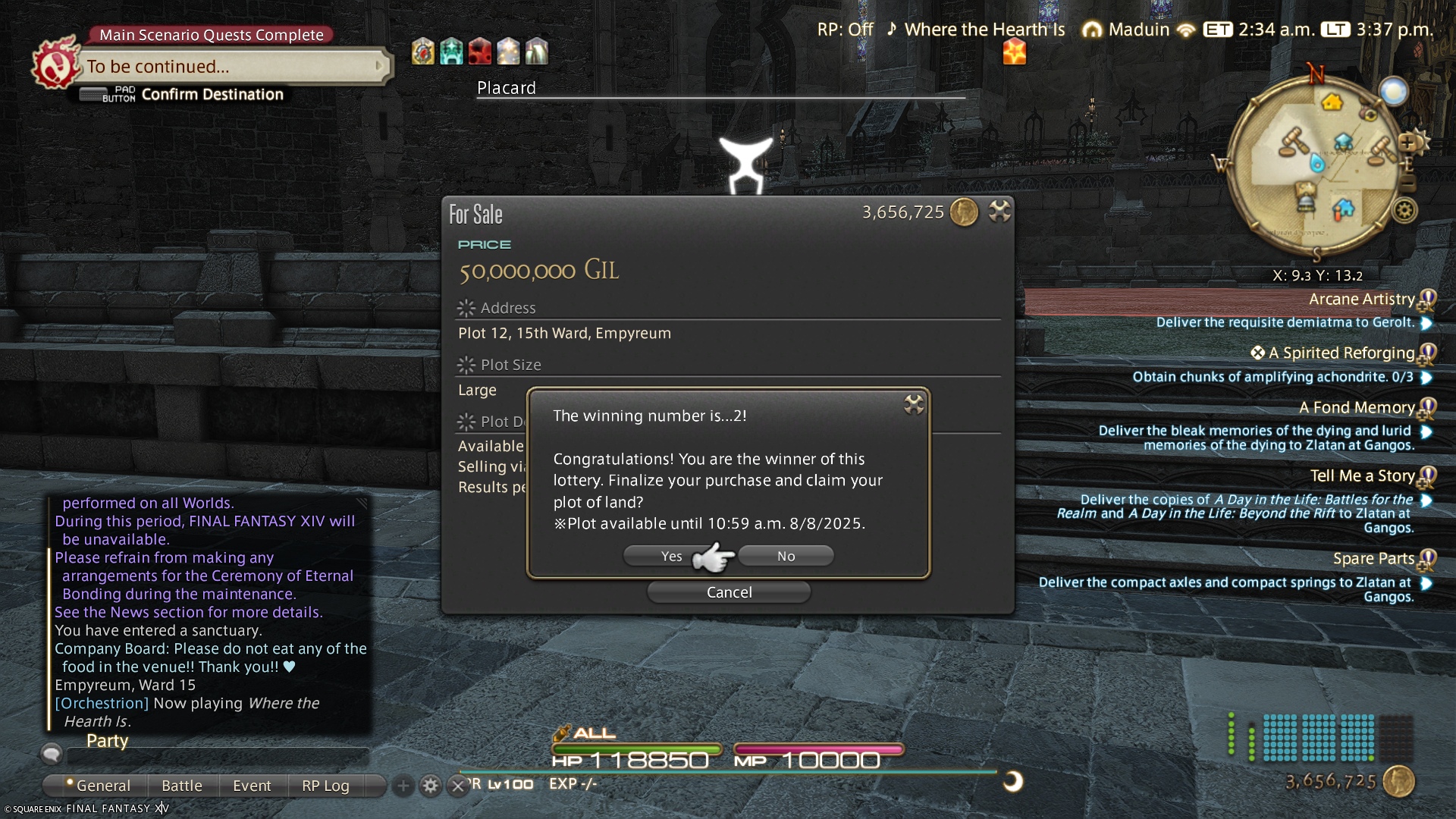Open the minimap settings gear

[x=1404, y=210]
